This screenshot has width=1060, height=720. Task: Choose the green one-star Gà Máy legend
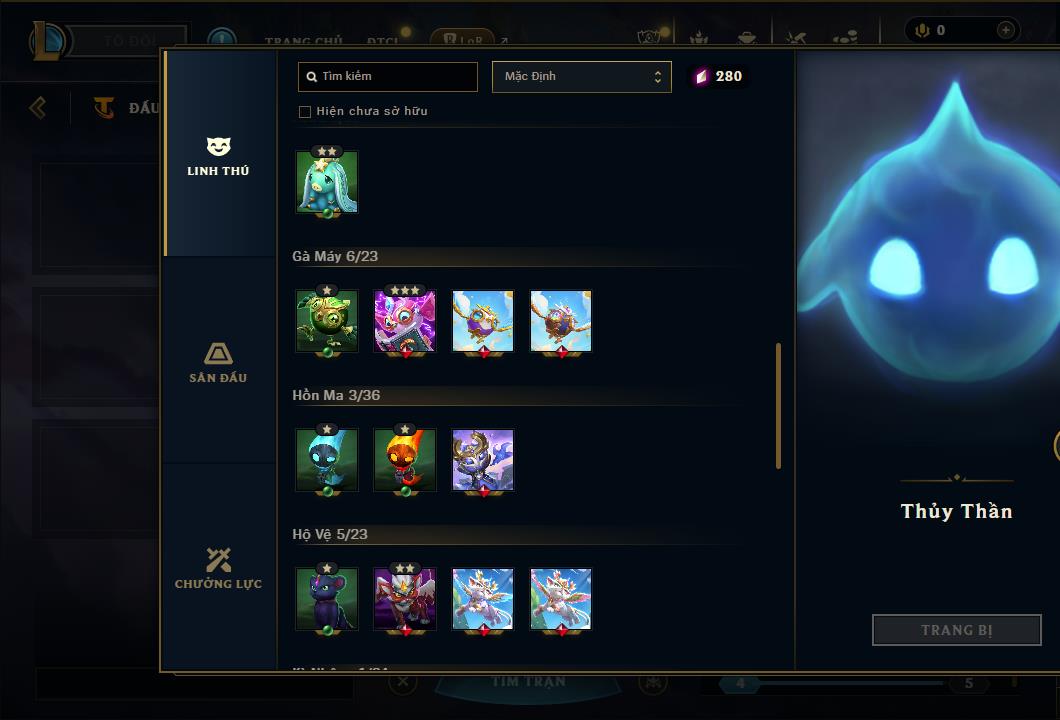point(327,321)
